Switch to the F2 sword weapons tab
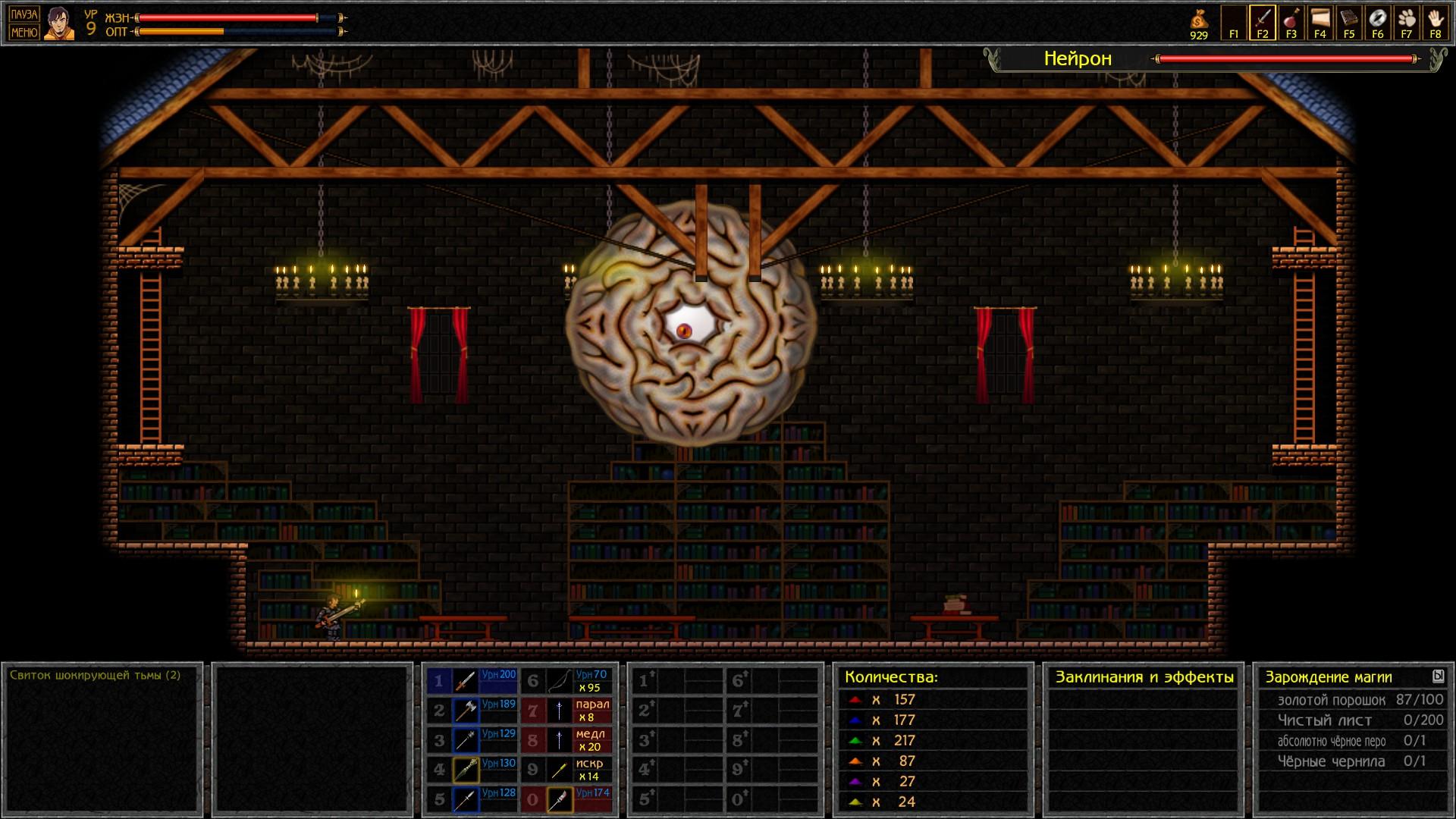 [x=1263, y=22]
